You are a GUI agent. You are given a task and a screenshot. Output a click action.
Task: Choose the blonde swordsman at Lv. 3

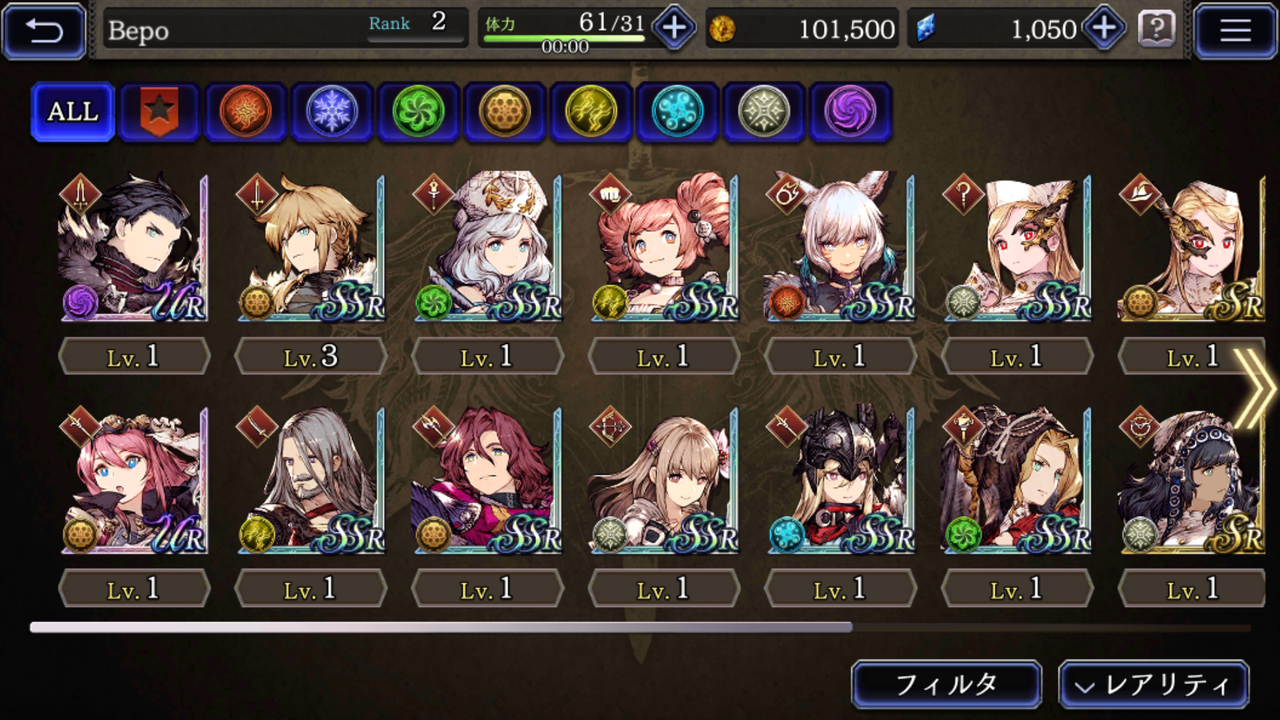310,248
